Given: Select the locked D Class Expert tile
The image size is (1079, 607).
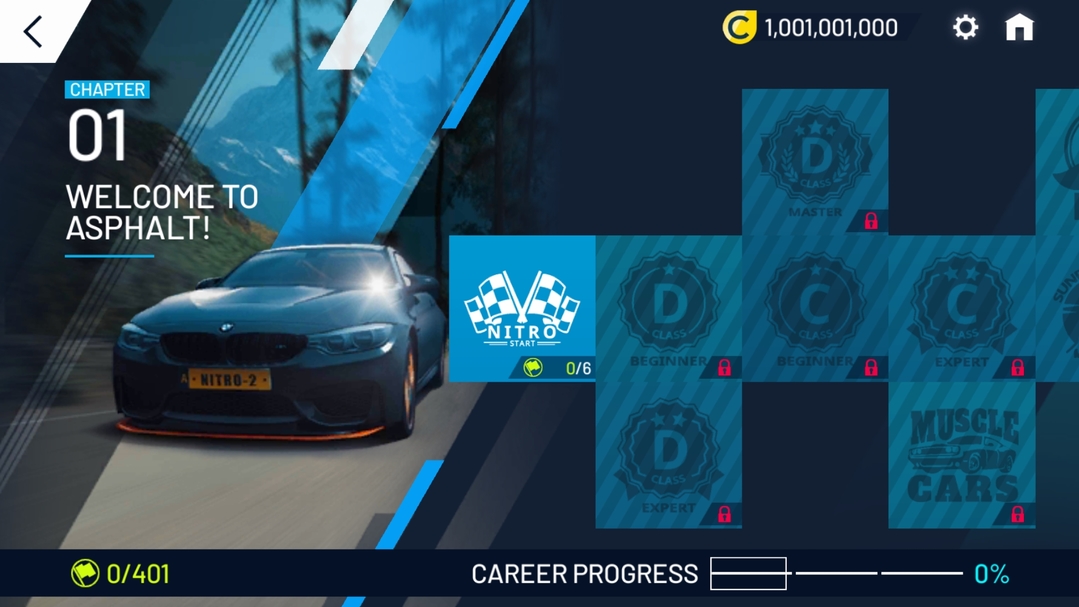Looking at the screenshot, I should 668,455.
